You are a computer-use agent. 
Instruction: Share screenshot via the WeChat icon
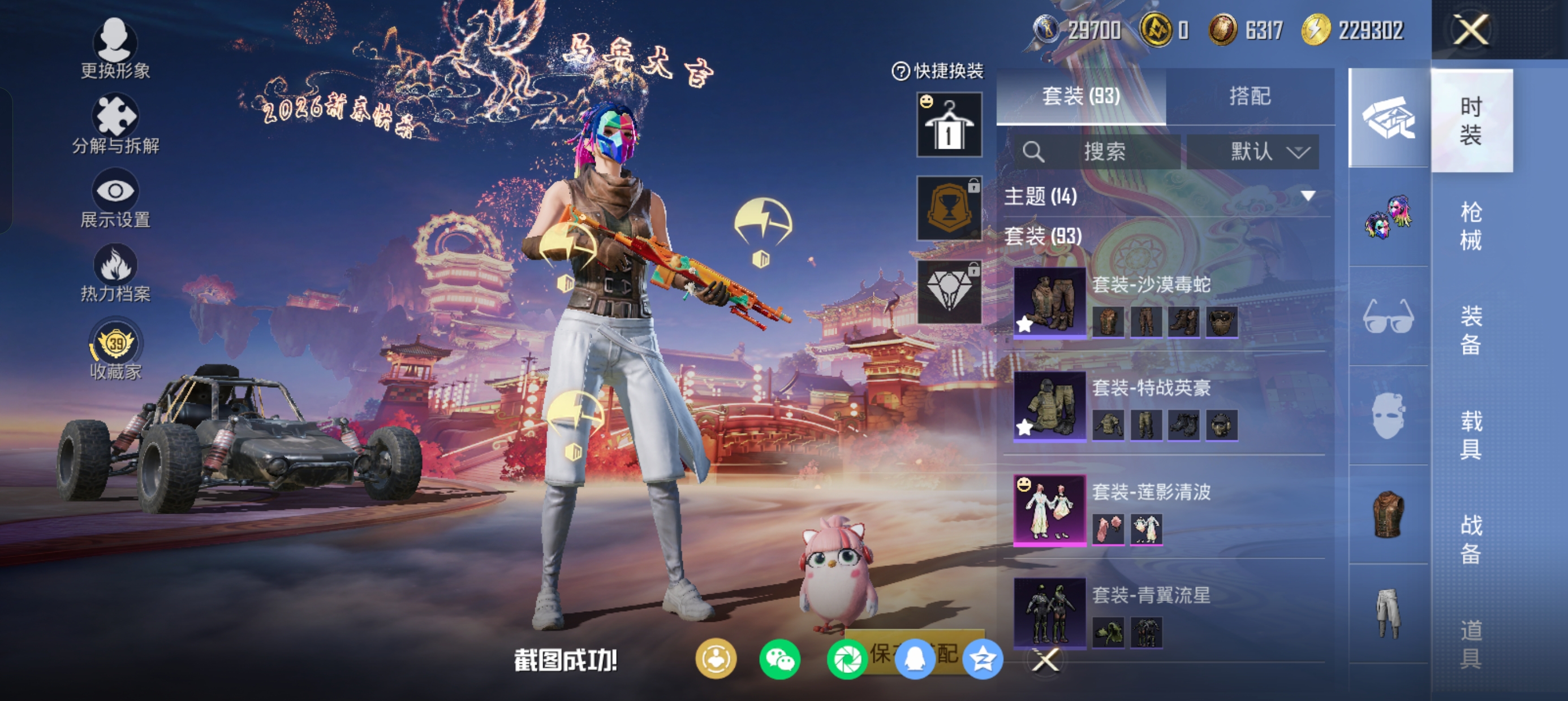pos(779,660)
